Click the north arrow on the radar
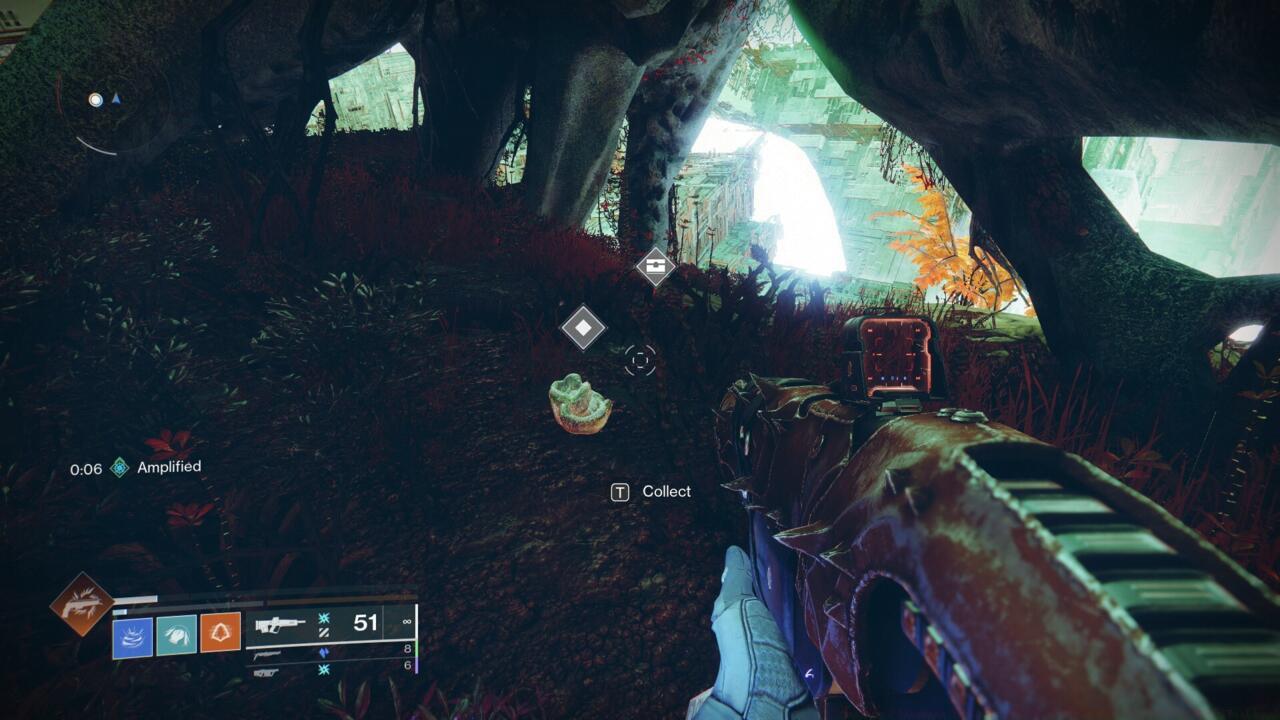The width and height of the screenshot is (1280, 720). [119, 99]
